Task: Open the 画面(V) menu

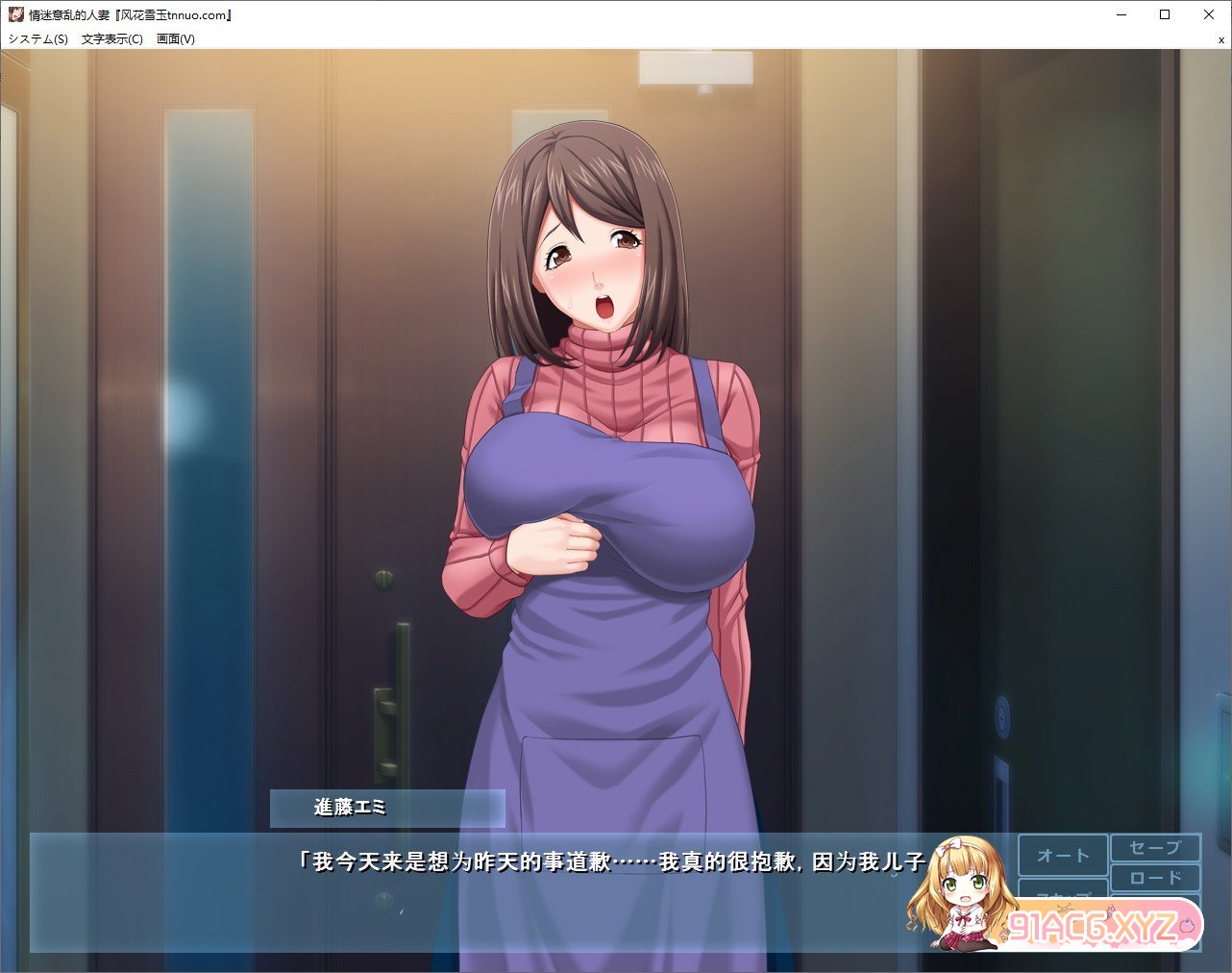Action: pos(175,39)
